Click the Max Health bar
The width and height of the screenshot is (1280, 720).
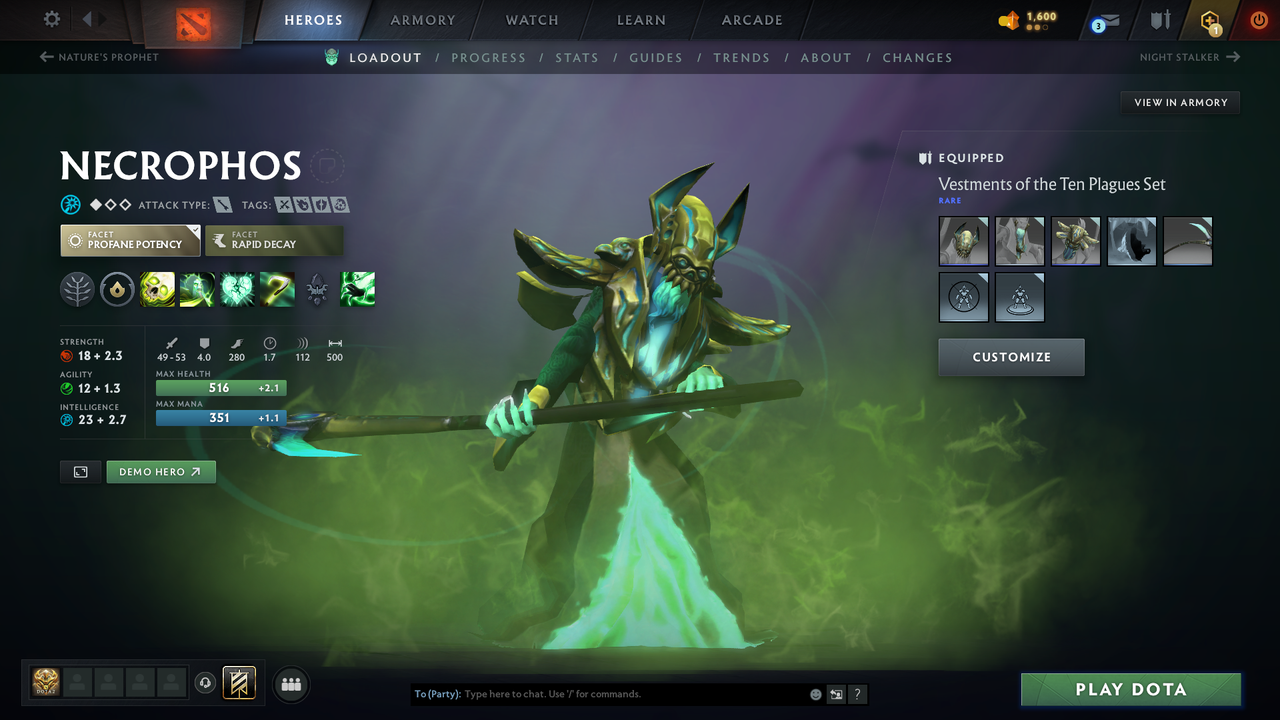(x=221, y=388)
